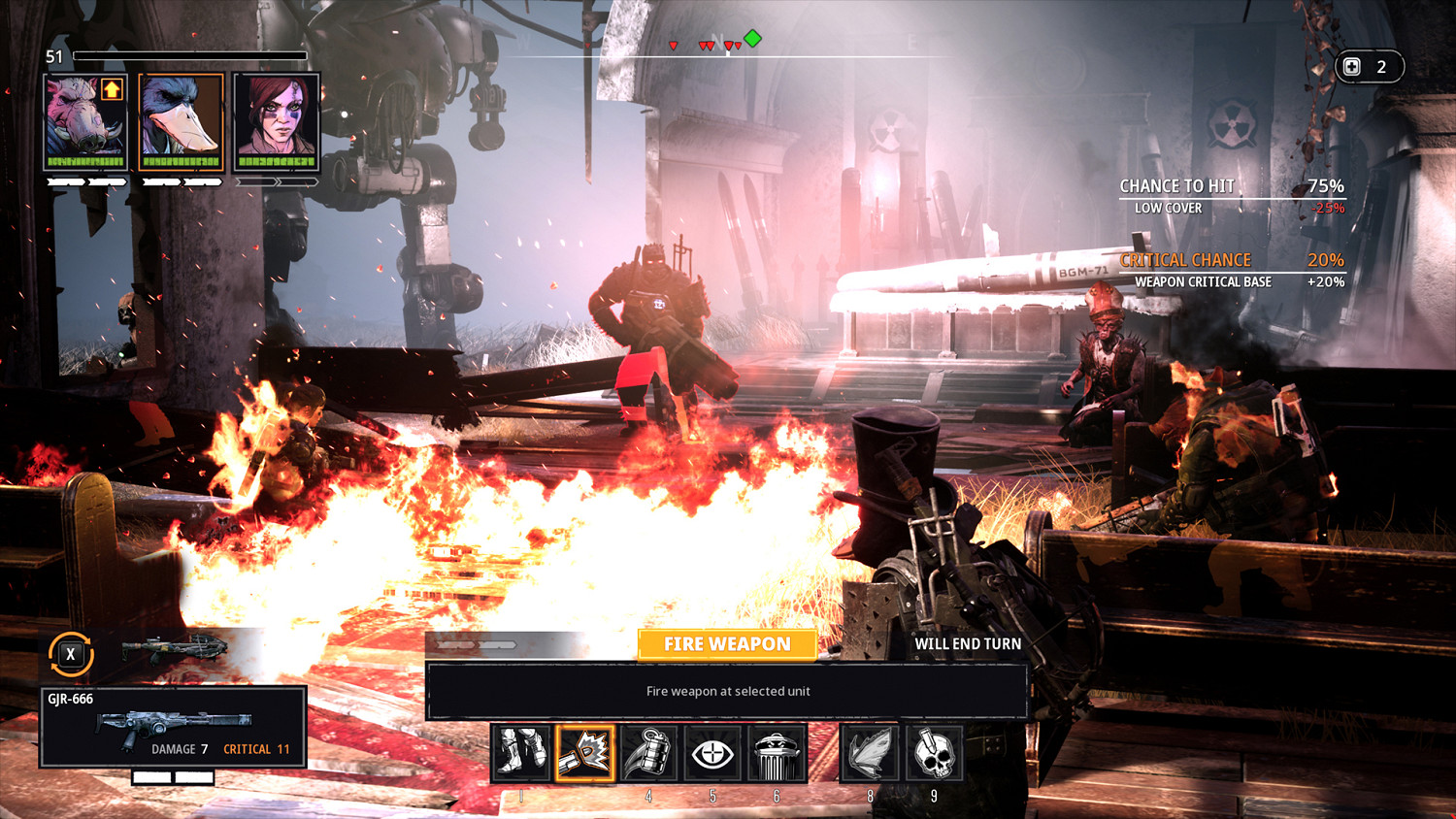Activate the grenade throw ability

pyautogui.click(x=649, y=753)
